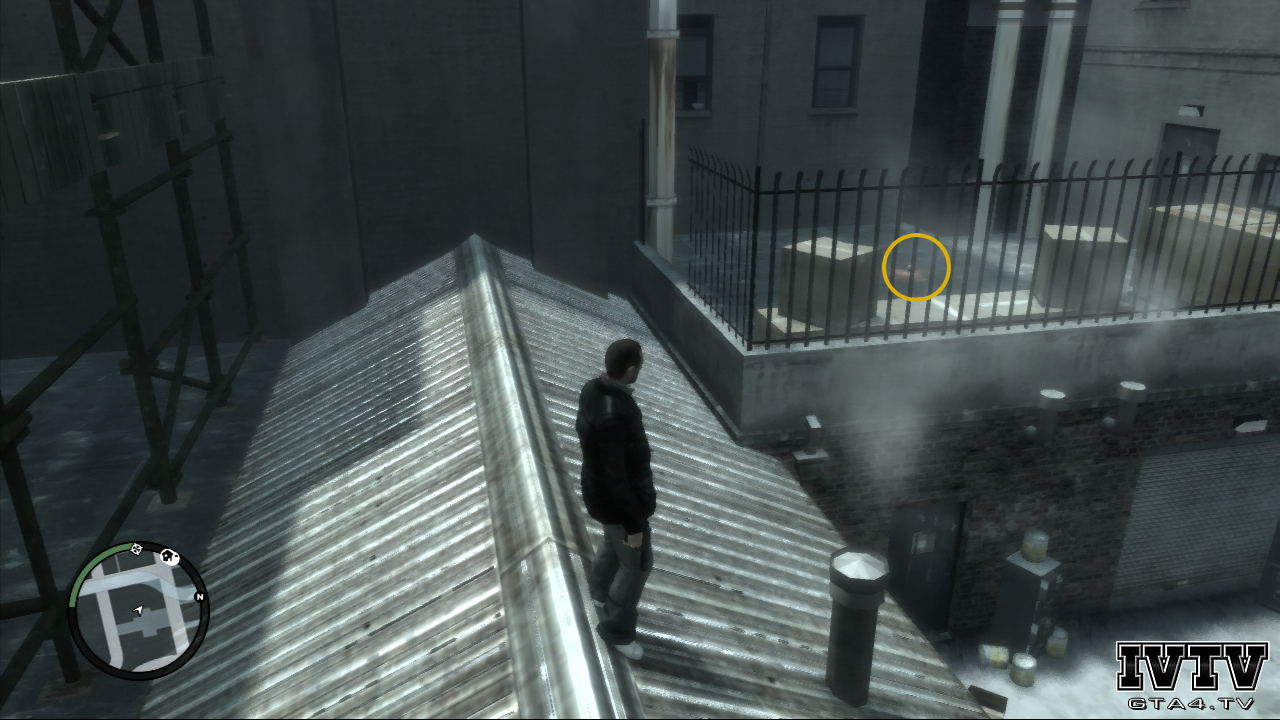
Task: Click the safehouse house icon on the radar
Action: pos(168,556)
